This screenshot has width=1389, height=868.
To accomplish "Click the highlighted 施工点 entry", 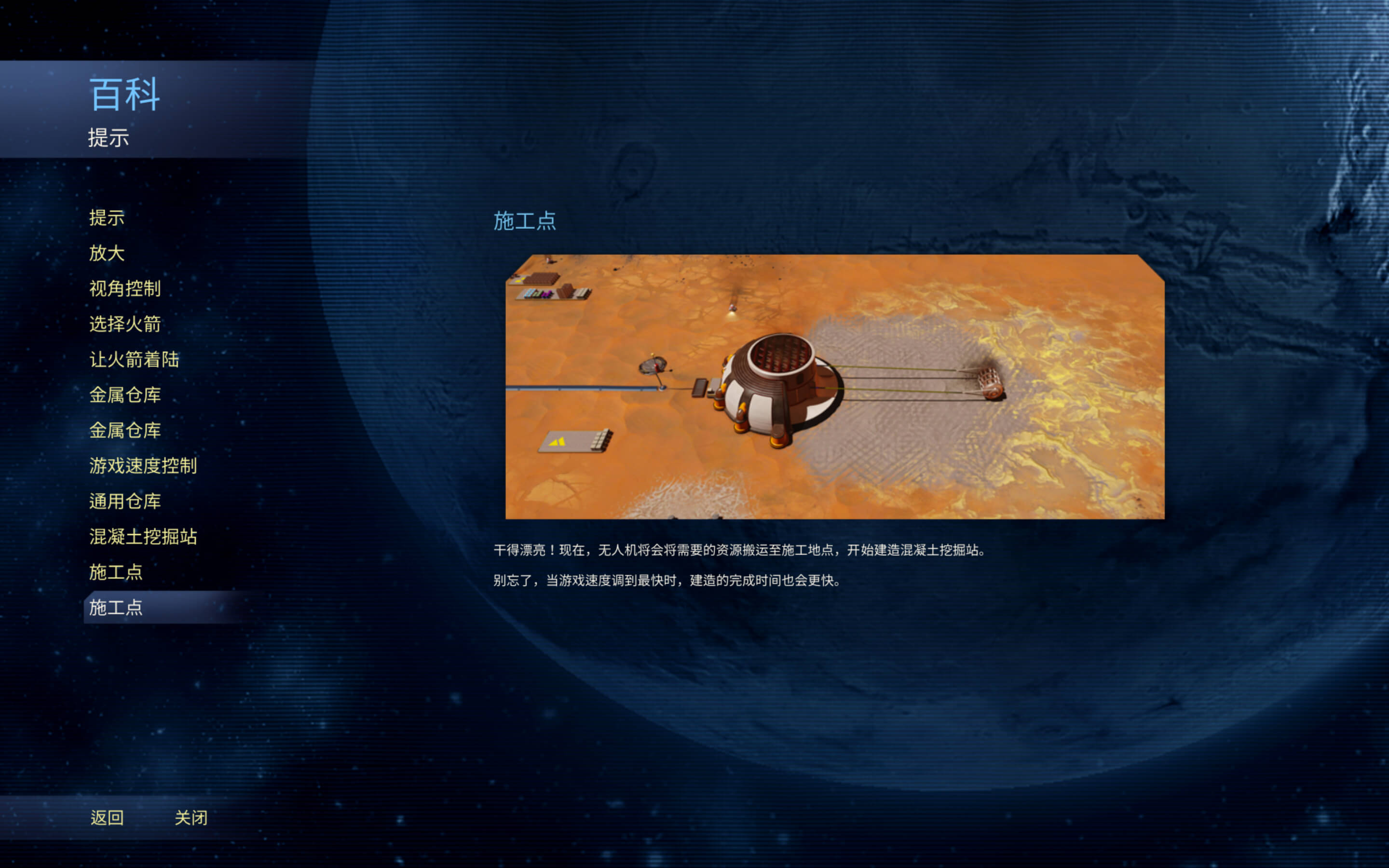I will click(116, 608).
